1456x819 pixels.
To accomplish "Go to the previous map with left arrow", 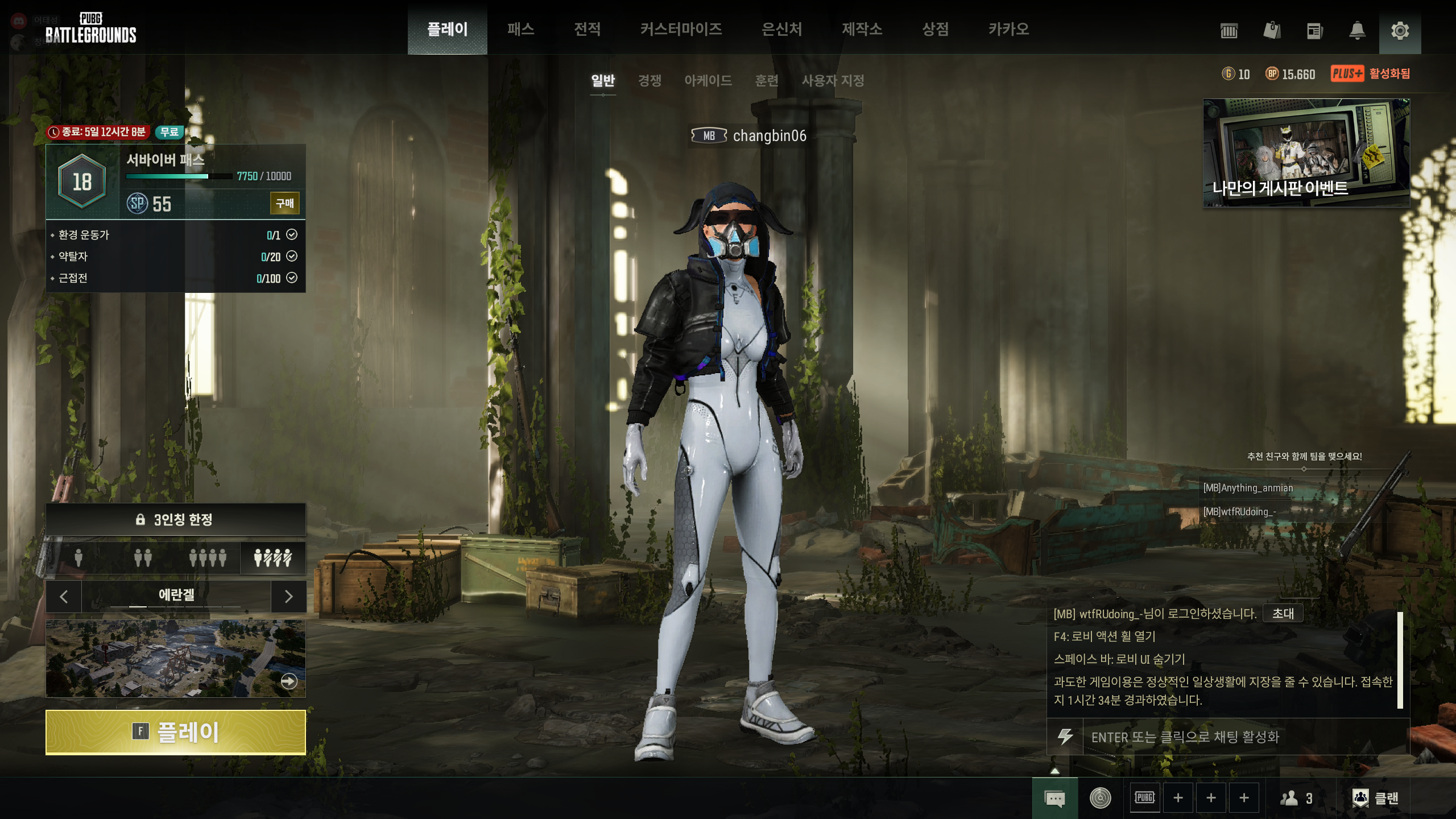I will pos(64,596).
